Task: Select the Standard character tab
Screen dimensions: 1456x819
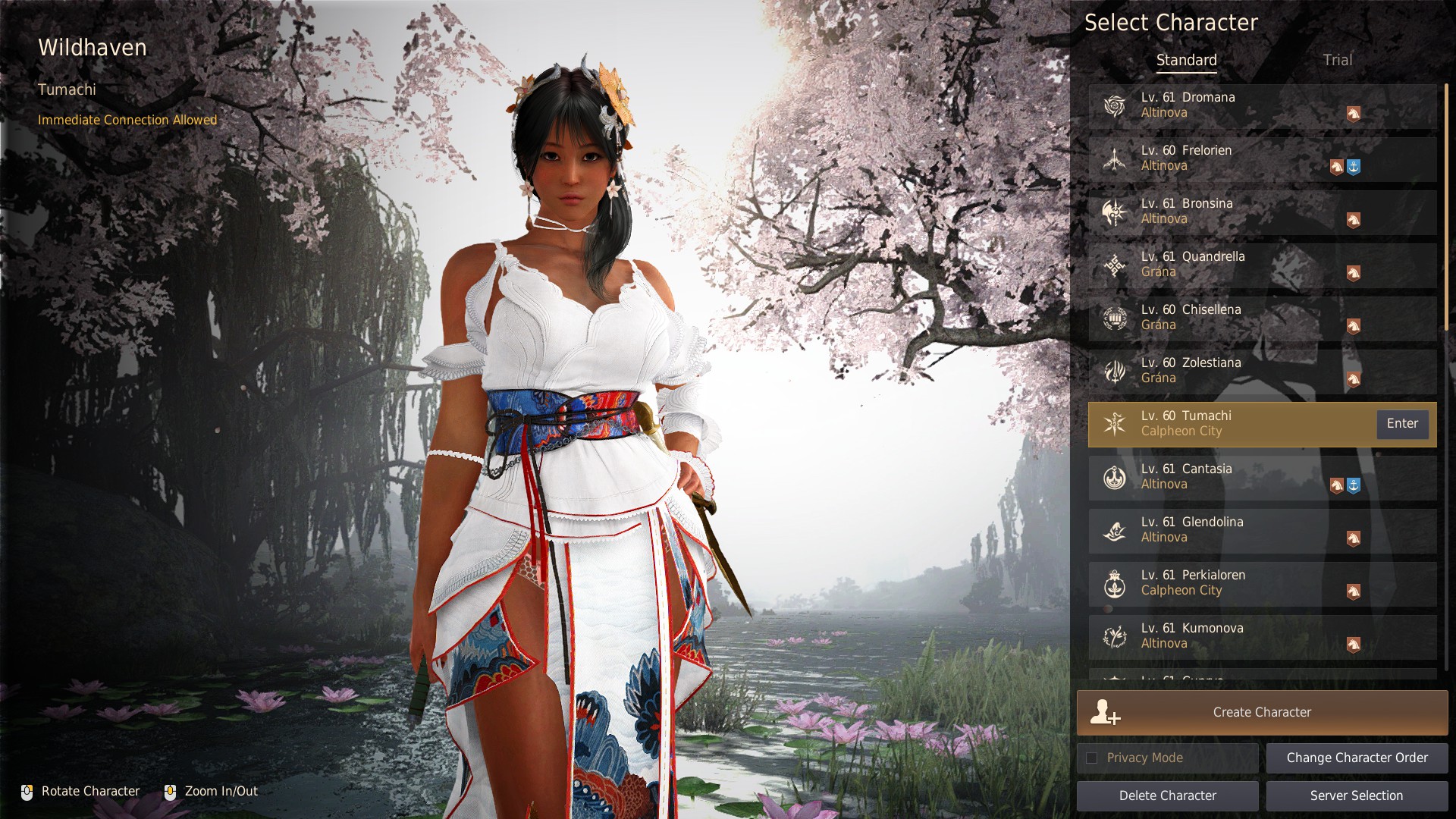Action: (1186, 60)
